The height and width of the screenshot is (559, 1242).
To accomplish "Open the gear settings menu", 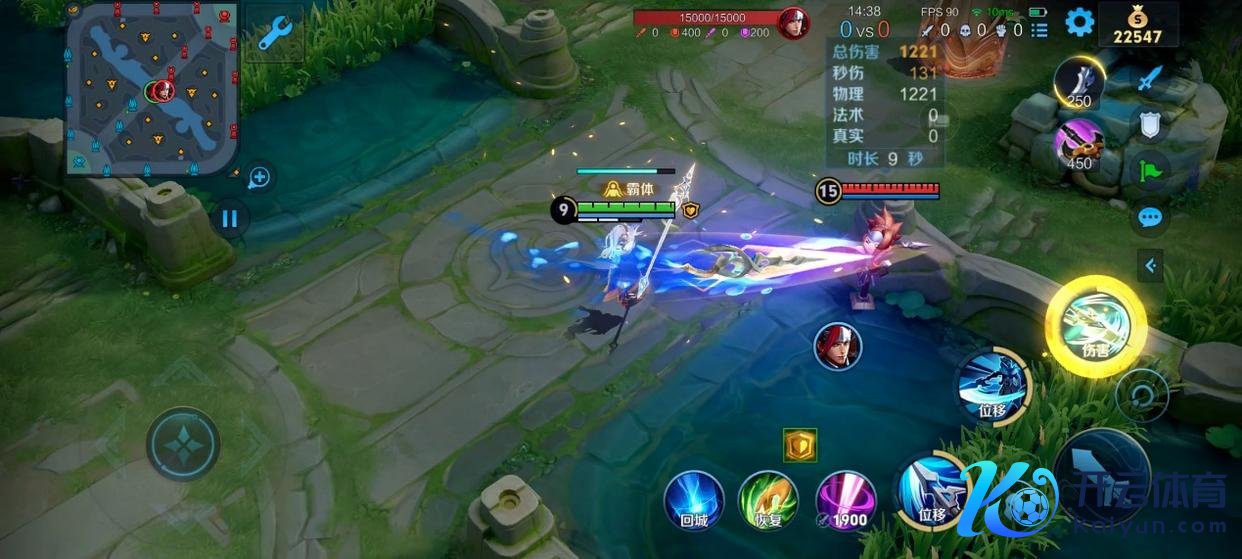I will pos(1079,22).
